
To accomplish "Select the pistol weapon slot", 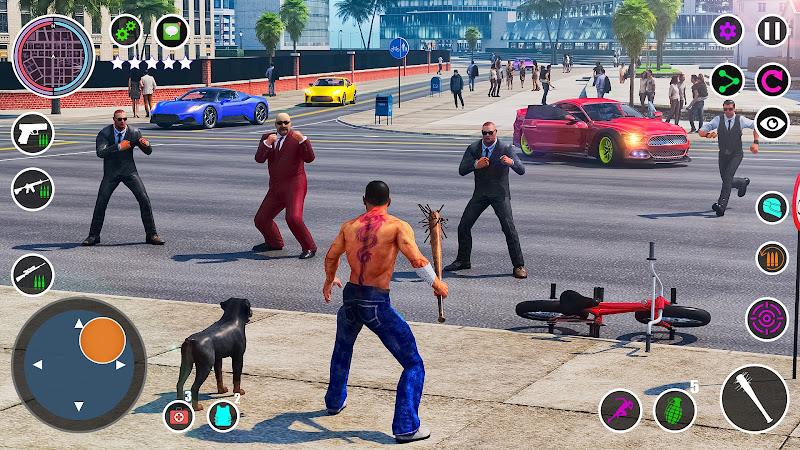I will tap(32, 133).
